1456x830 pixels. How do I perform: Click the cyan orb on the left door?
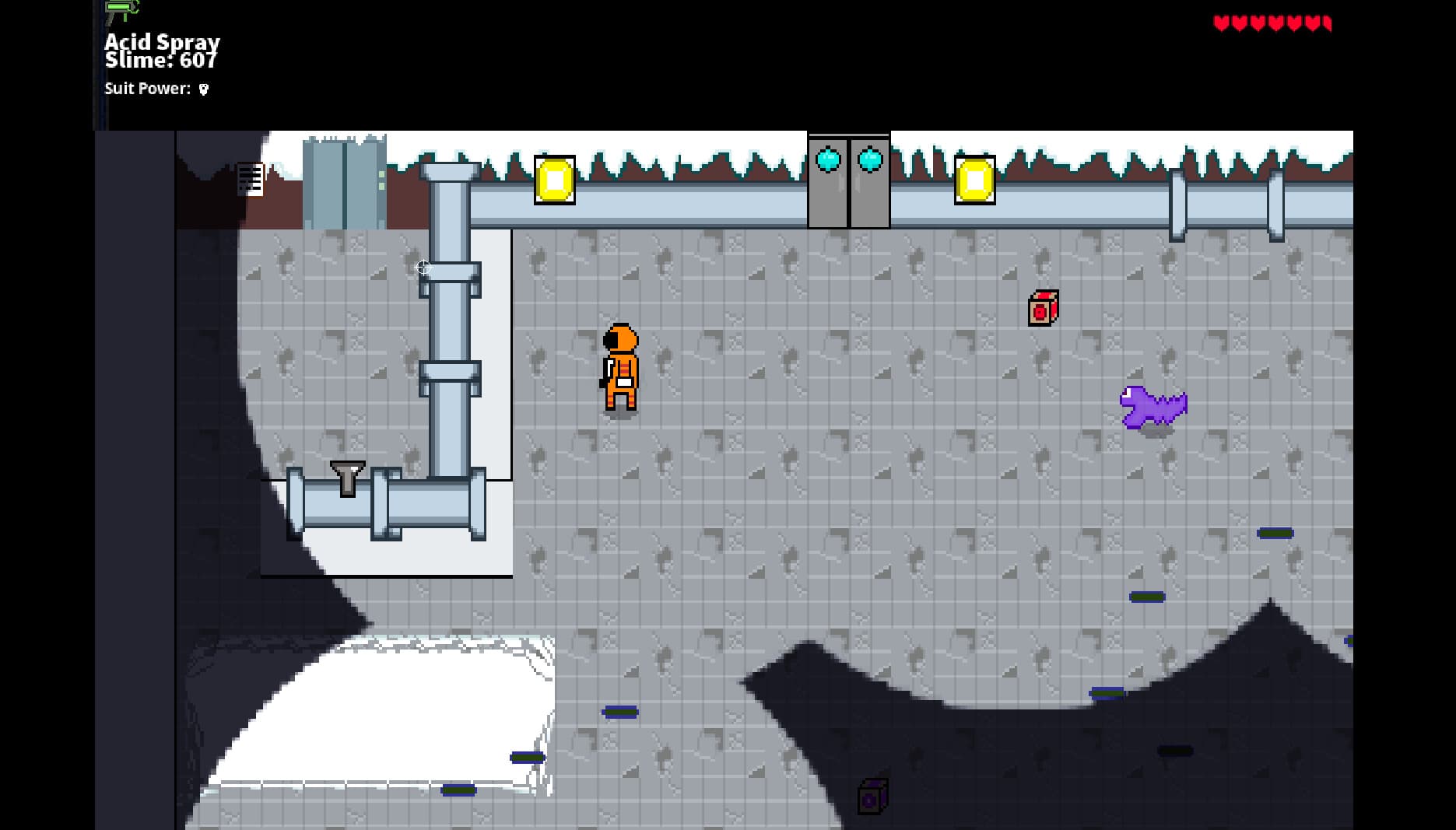coord(829,161)
